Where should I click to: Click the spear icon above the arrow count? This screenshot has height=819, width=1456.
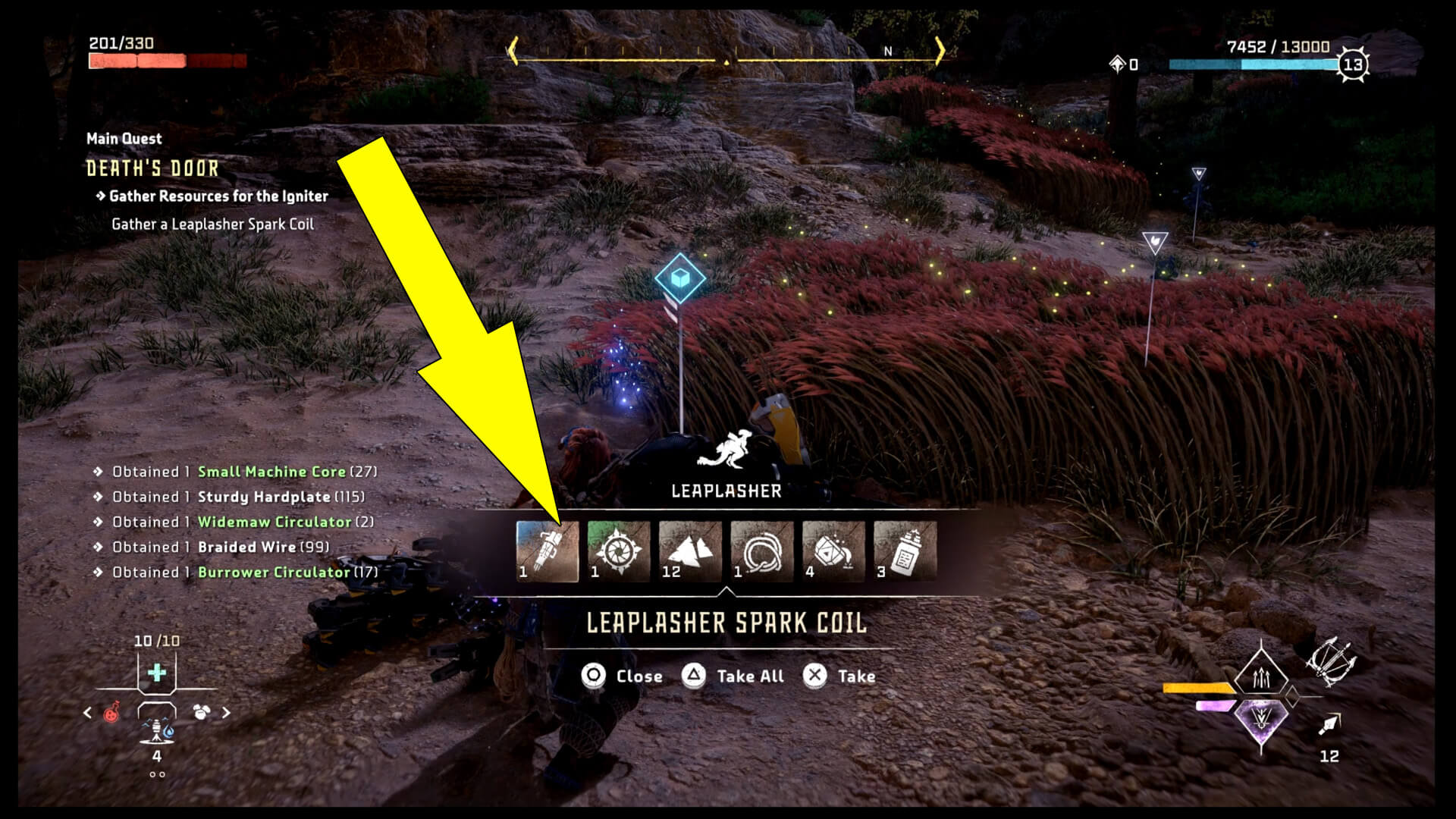point(1329,726)
